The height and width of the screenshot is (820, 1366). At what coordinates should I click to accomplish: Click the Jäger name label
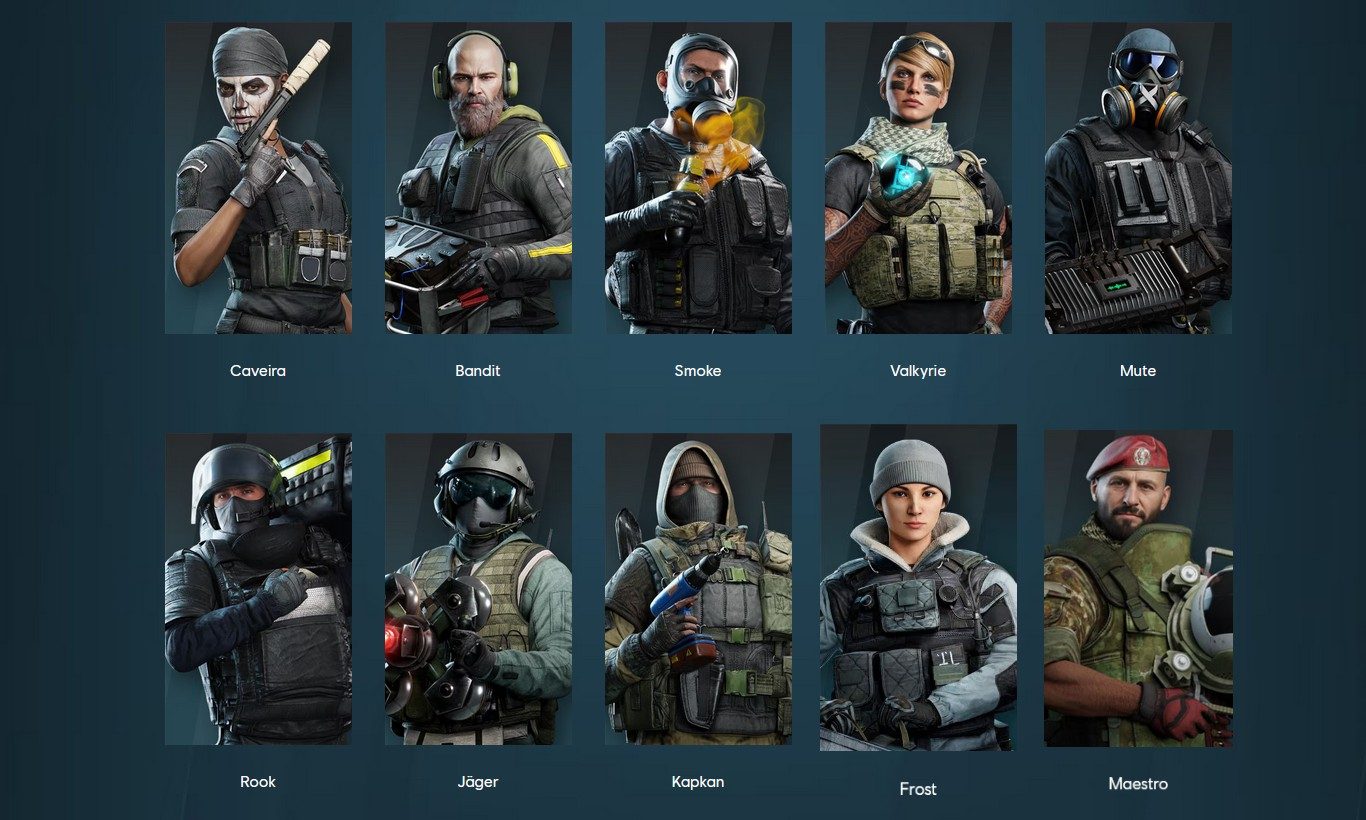click(478, 781)
